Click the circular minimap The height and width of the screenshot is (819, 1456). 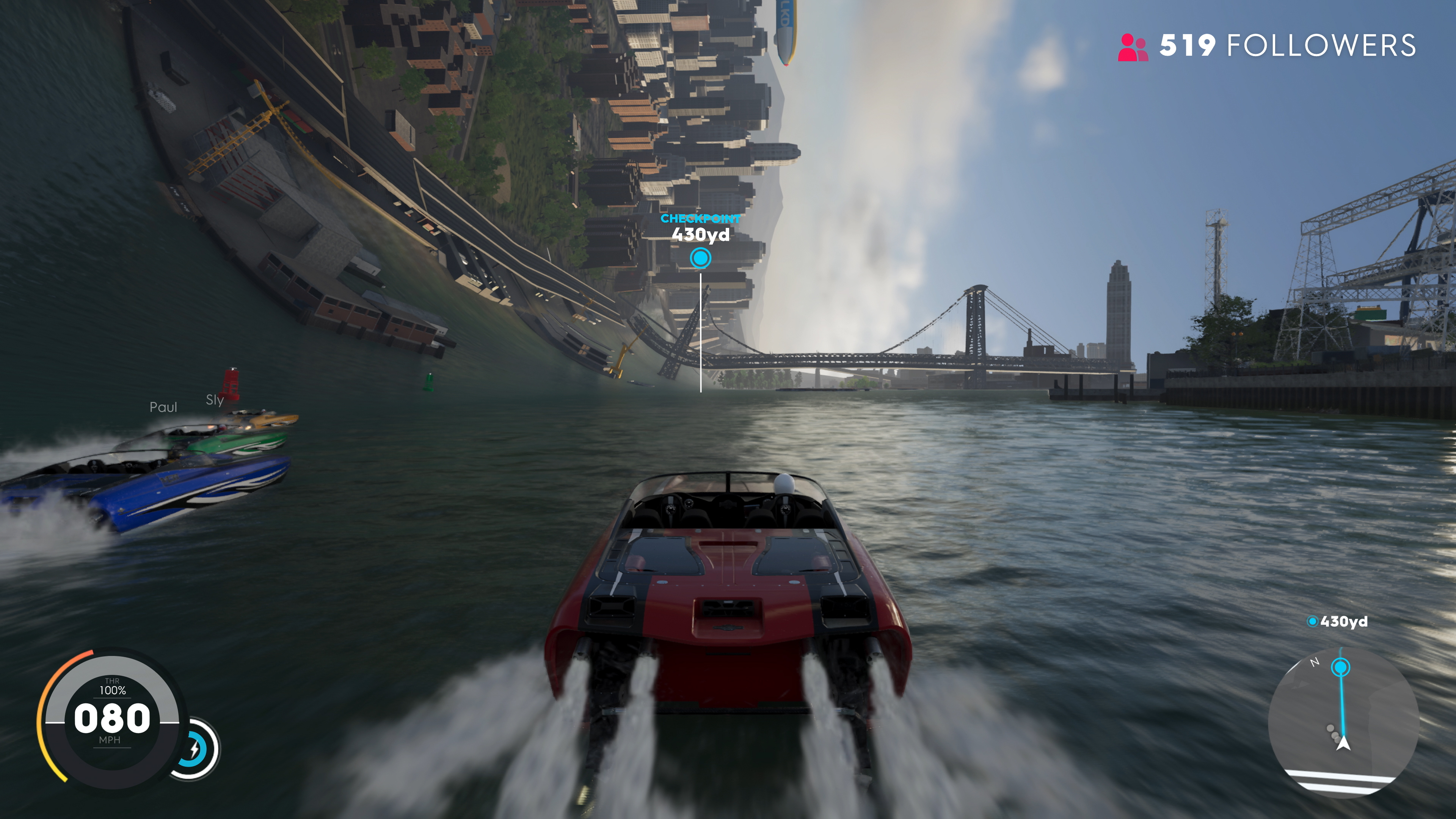(x=1343, y=722)
